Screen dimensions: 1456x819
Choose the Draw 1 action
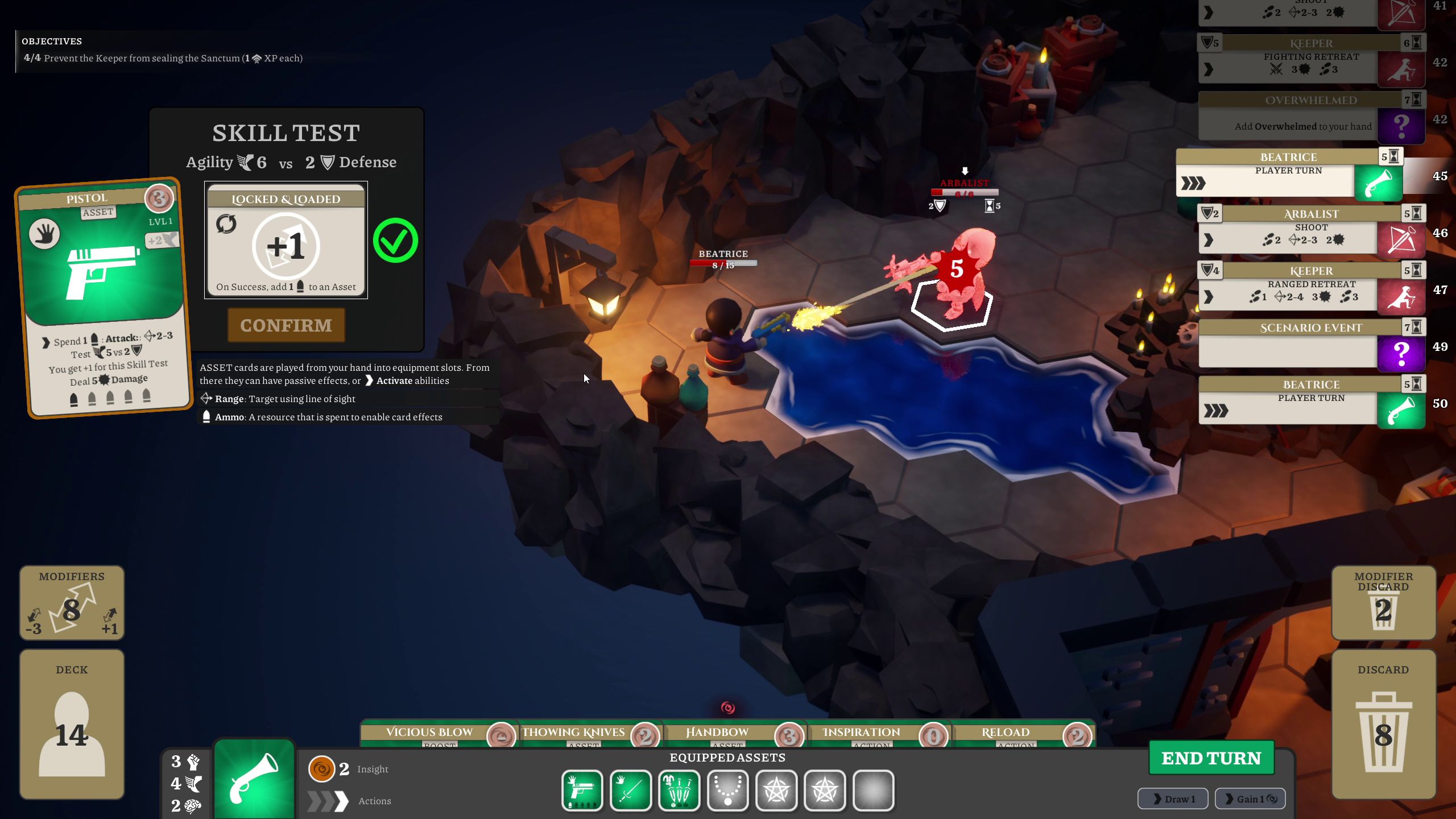(x=1172, y=799)
